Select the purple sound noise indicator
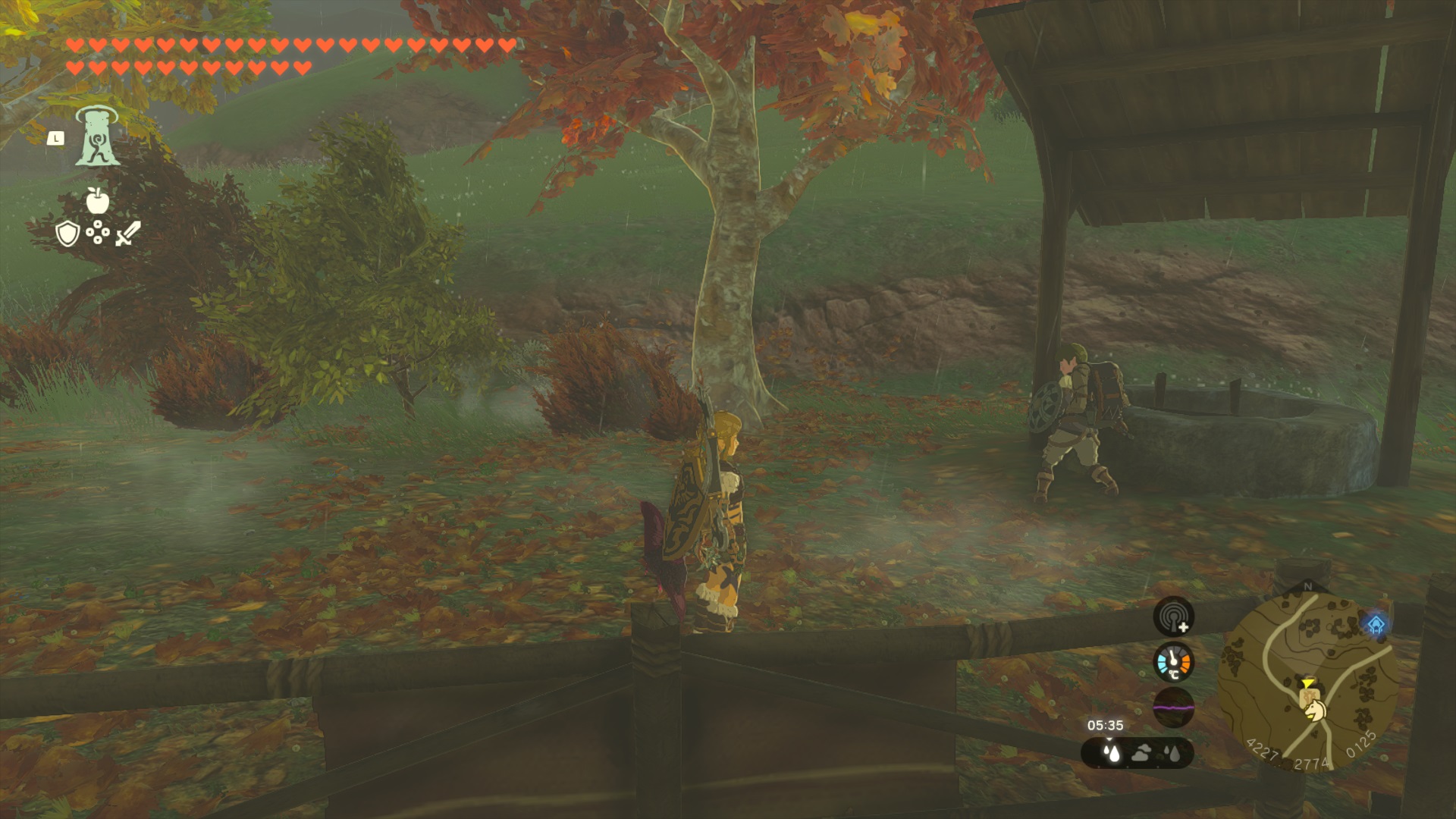The width and height of the screenshot is (1456, 819). [x=1173, y=708]
